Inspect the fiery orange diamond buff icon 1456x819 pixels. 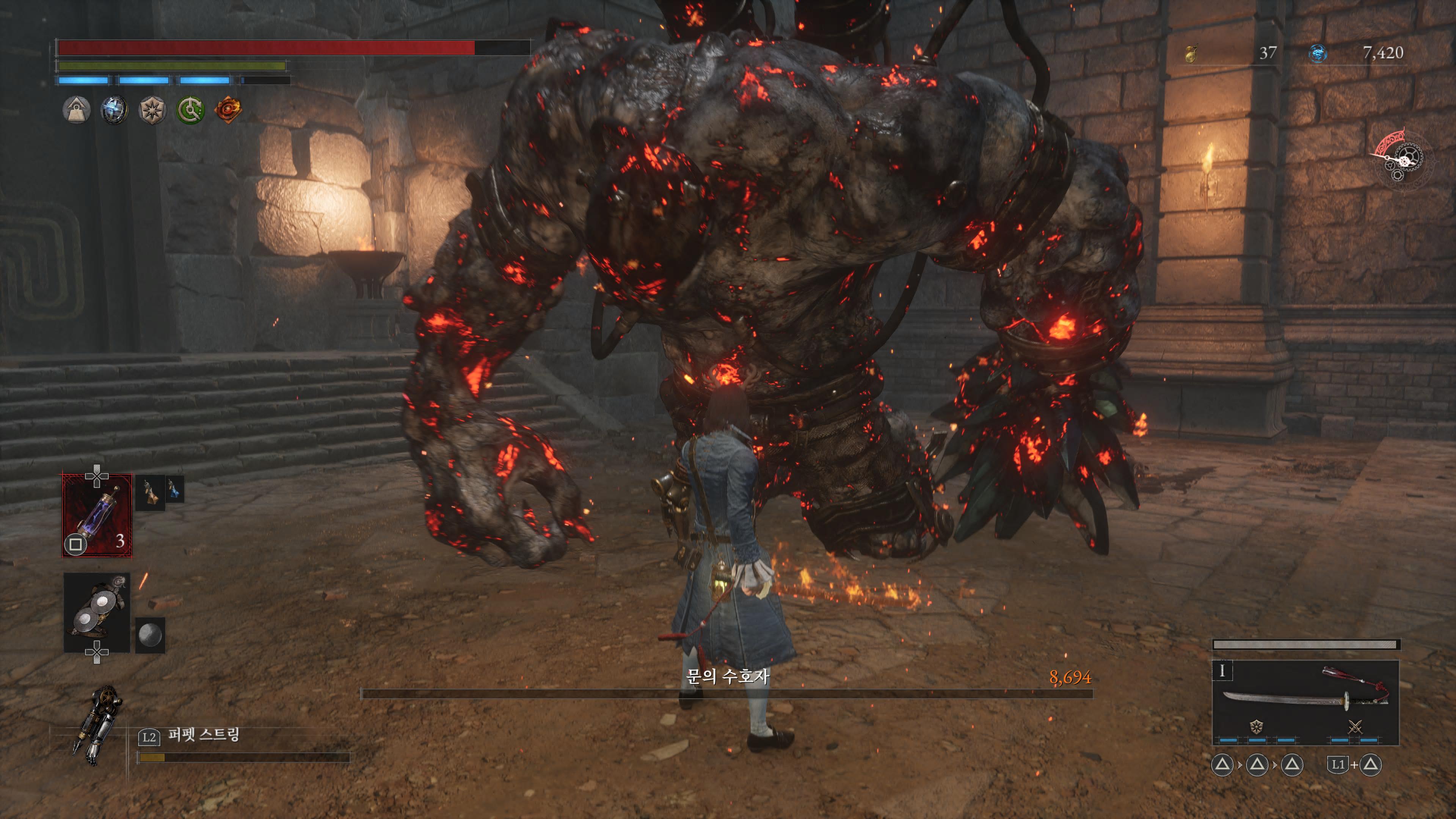228,109
